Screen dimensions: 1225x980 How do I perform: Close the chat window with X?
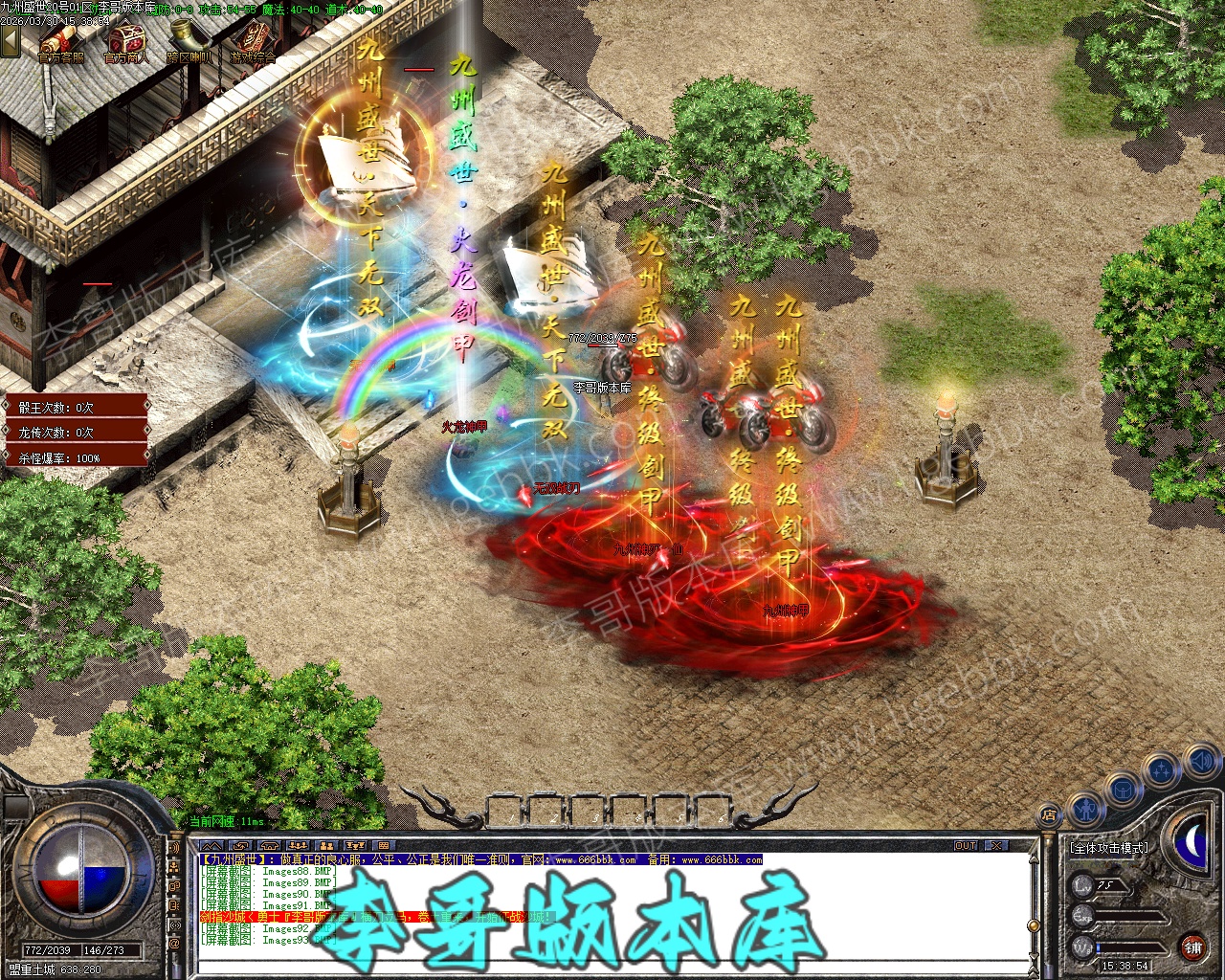tap(996, 846)
